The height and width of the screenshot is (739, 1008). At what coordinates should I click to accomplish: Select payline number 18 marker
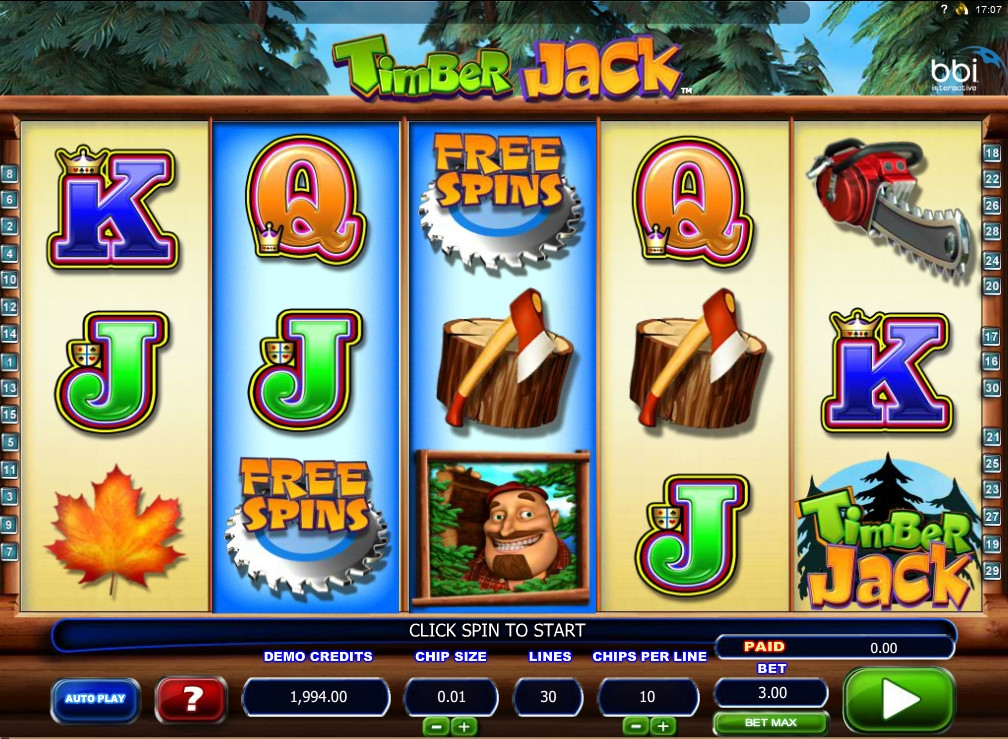(x=992, y=153)
